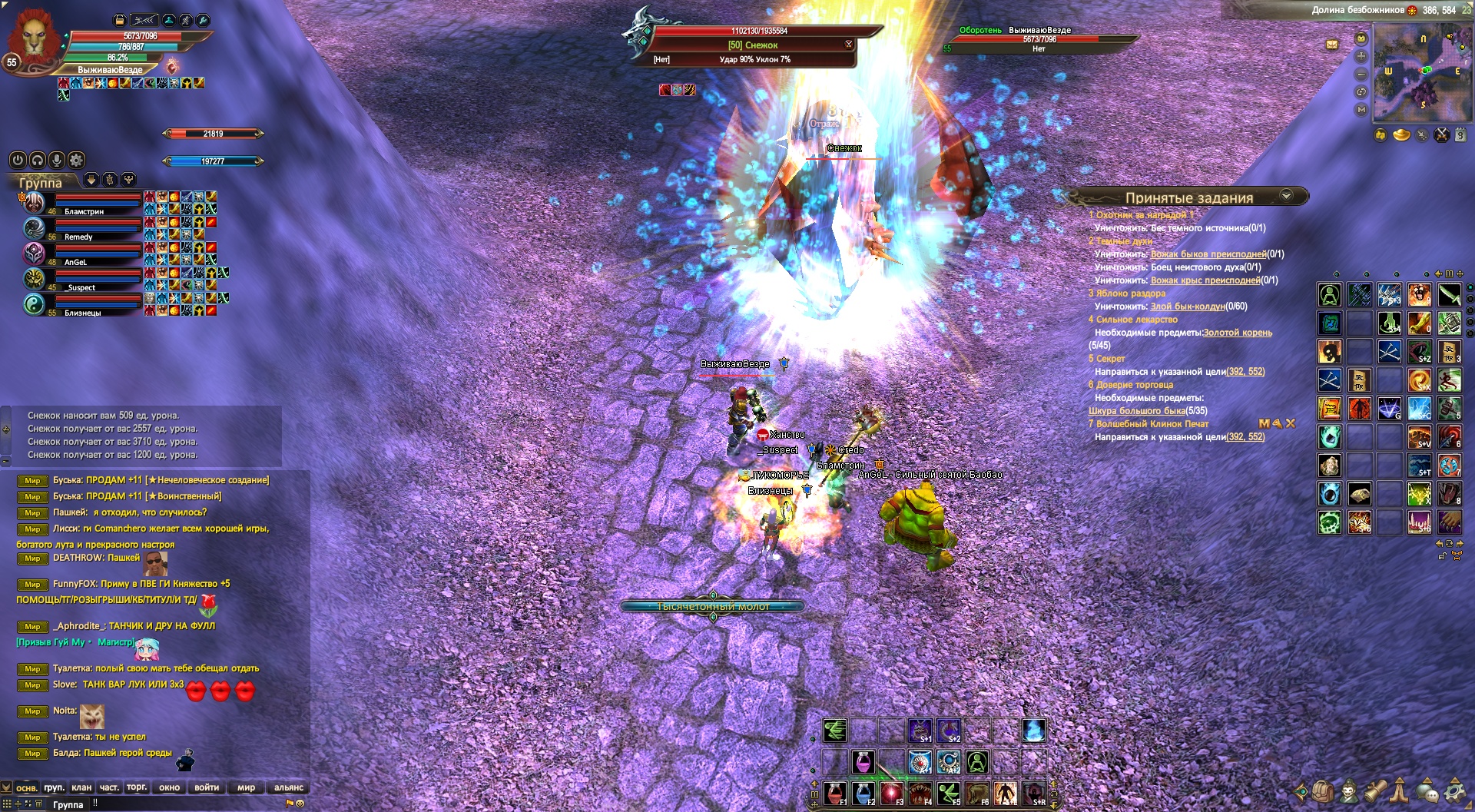1475x812 pixels.
Task: Open the chat emoji smiley picker
Action: 300,804
